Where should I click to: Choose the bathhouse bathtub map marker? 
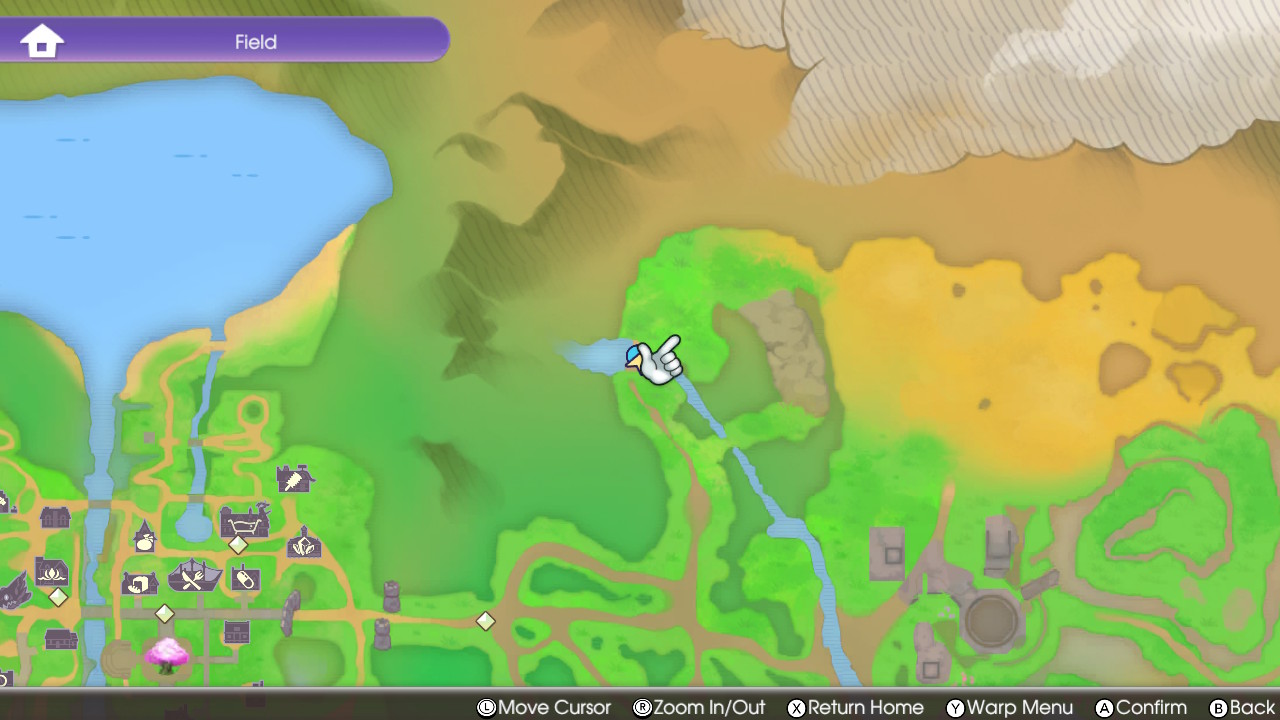click(x=245, y=520)
